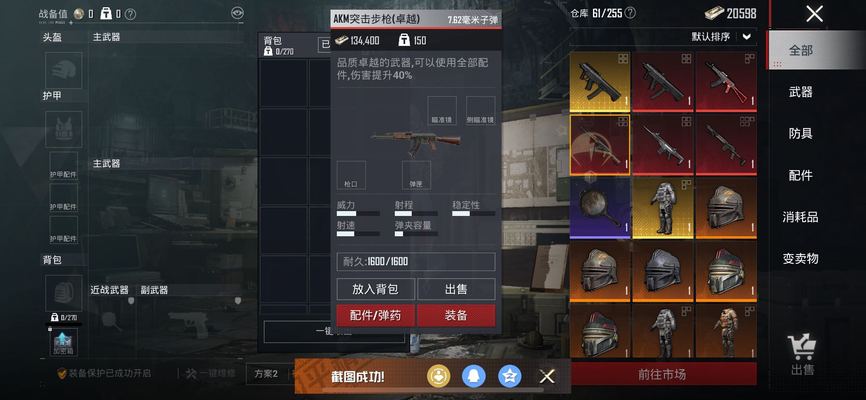
Task: Go to market via 前往市场 button
Action: tap(662, 375)
